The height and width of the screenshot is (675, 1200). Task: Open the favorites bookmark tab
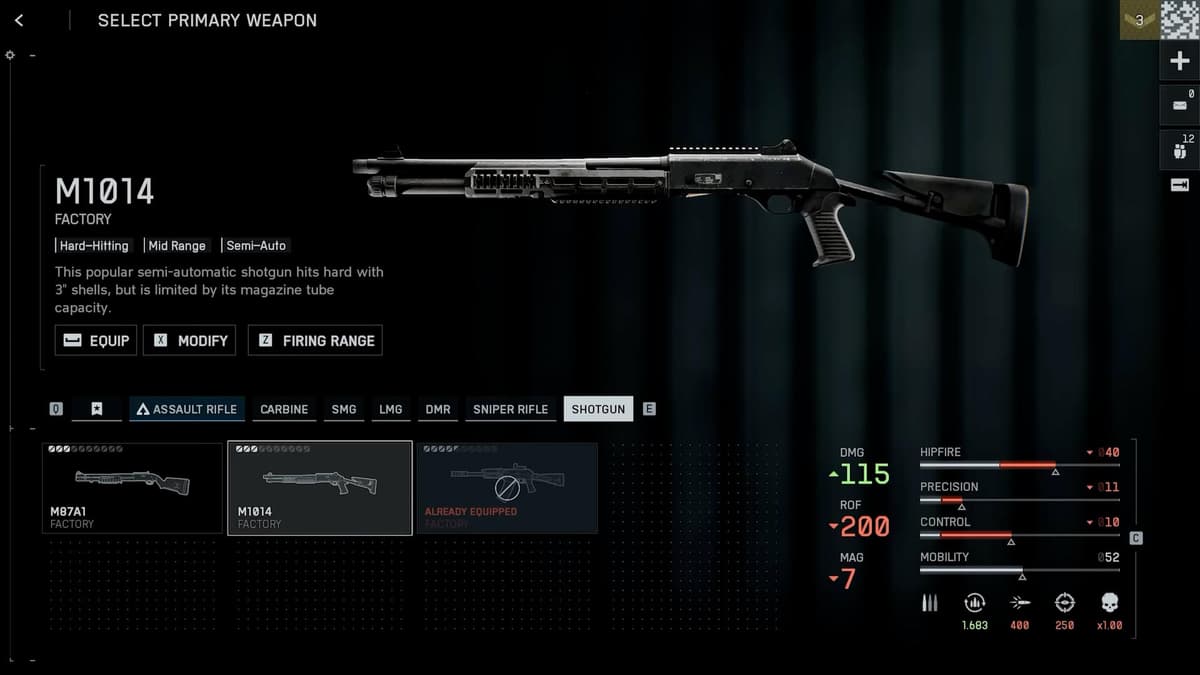pos(97,409)
